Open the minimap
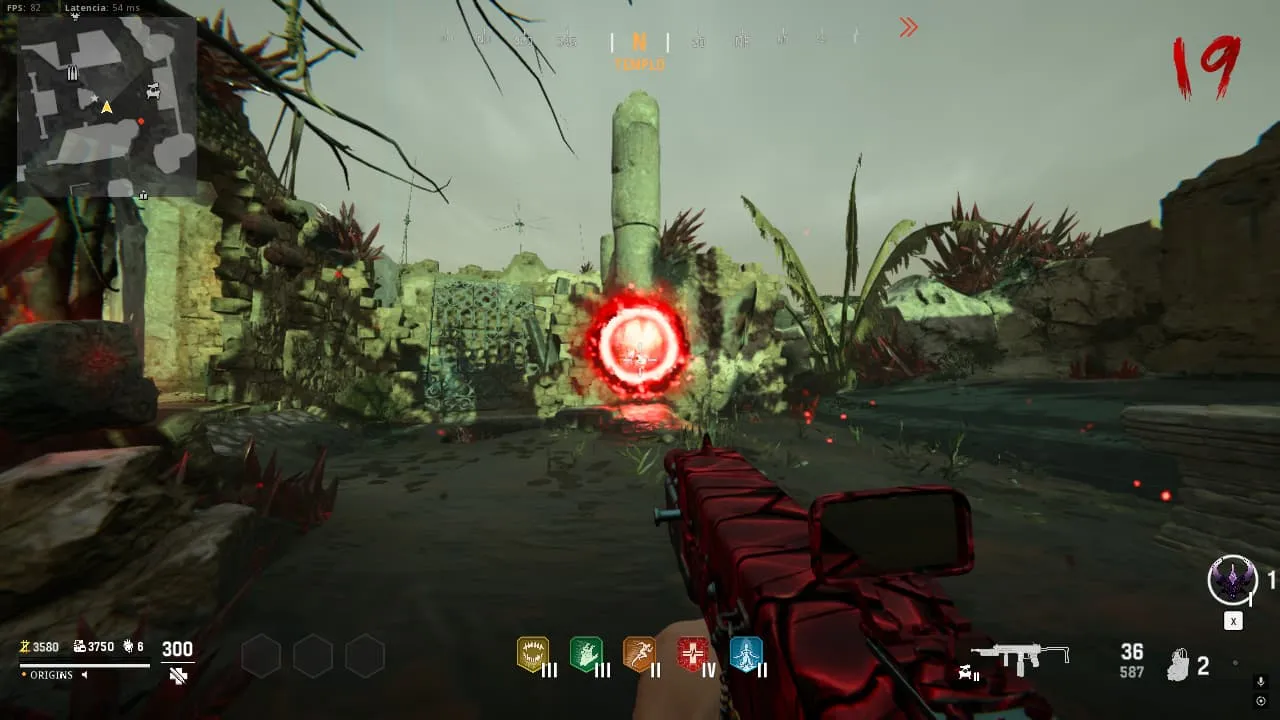The height and width of the screenshot is (720, 1280). click(106, 105)
